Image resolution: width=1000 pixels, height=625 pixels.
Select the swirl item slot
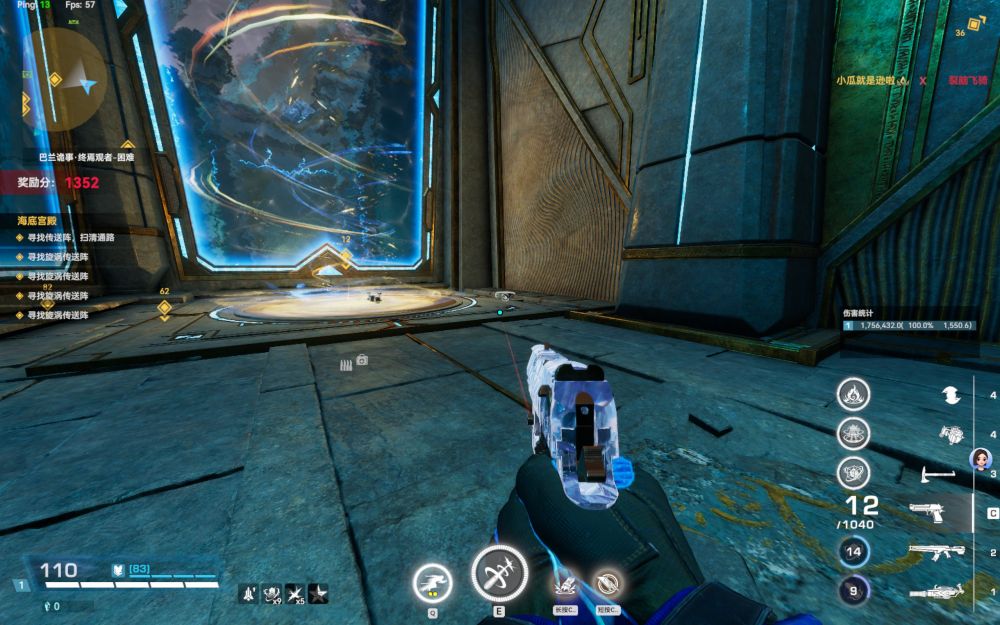(951, 395)
